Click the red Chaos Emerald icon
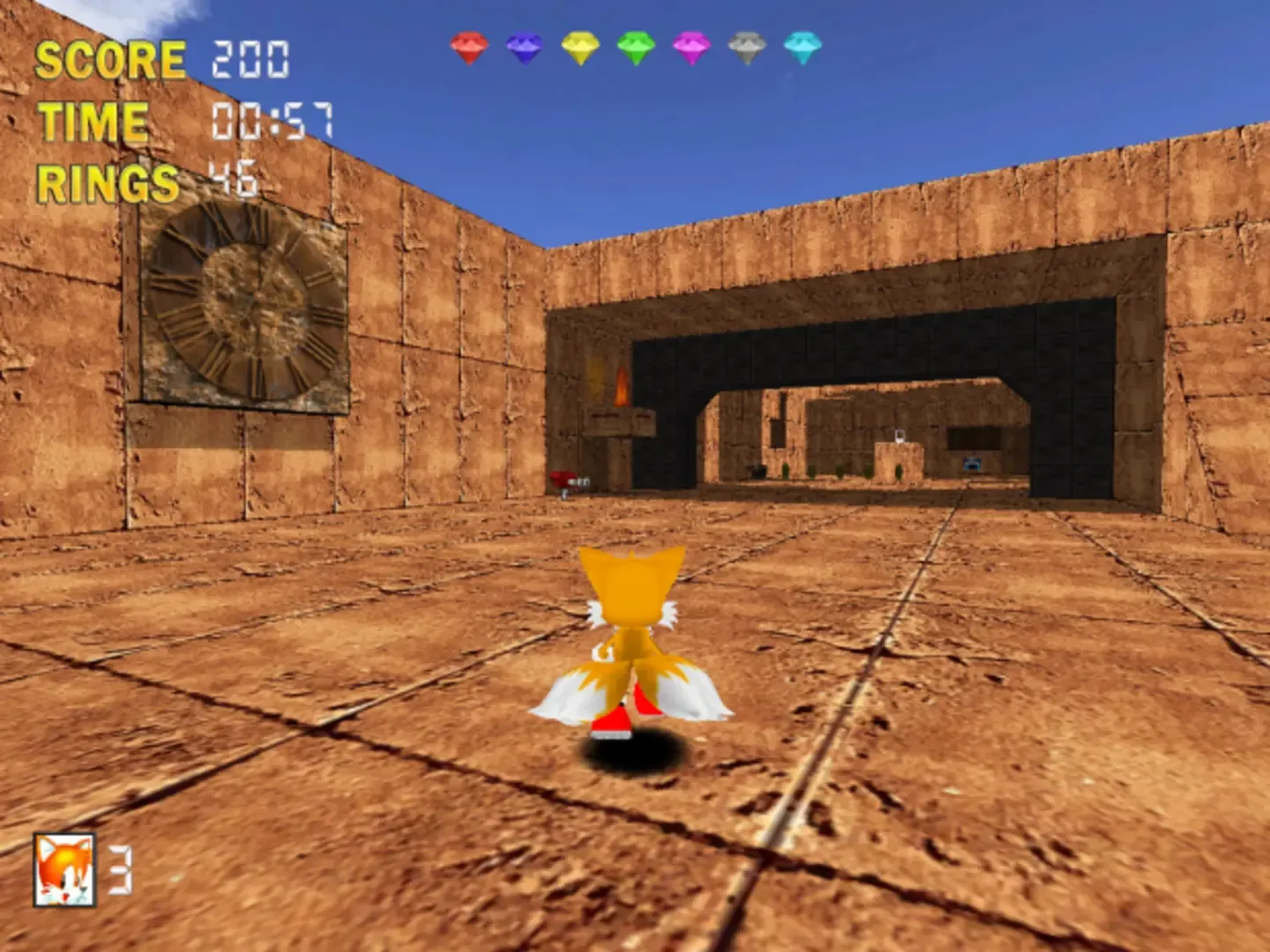 [x=468, y=48]
